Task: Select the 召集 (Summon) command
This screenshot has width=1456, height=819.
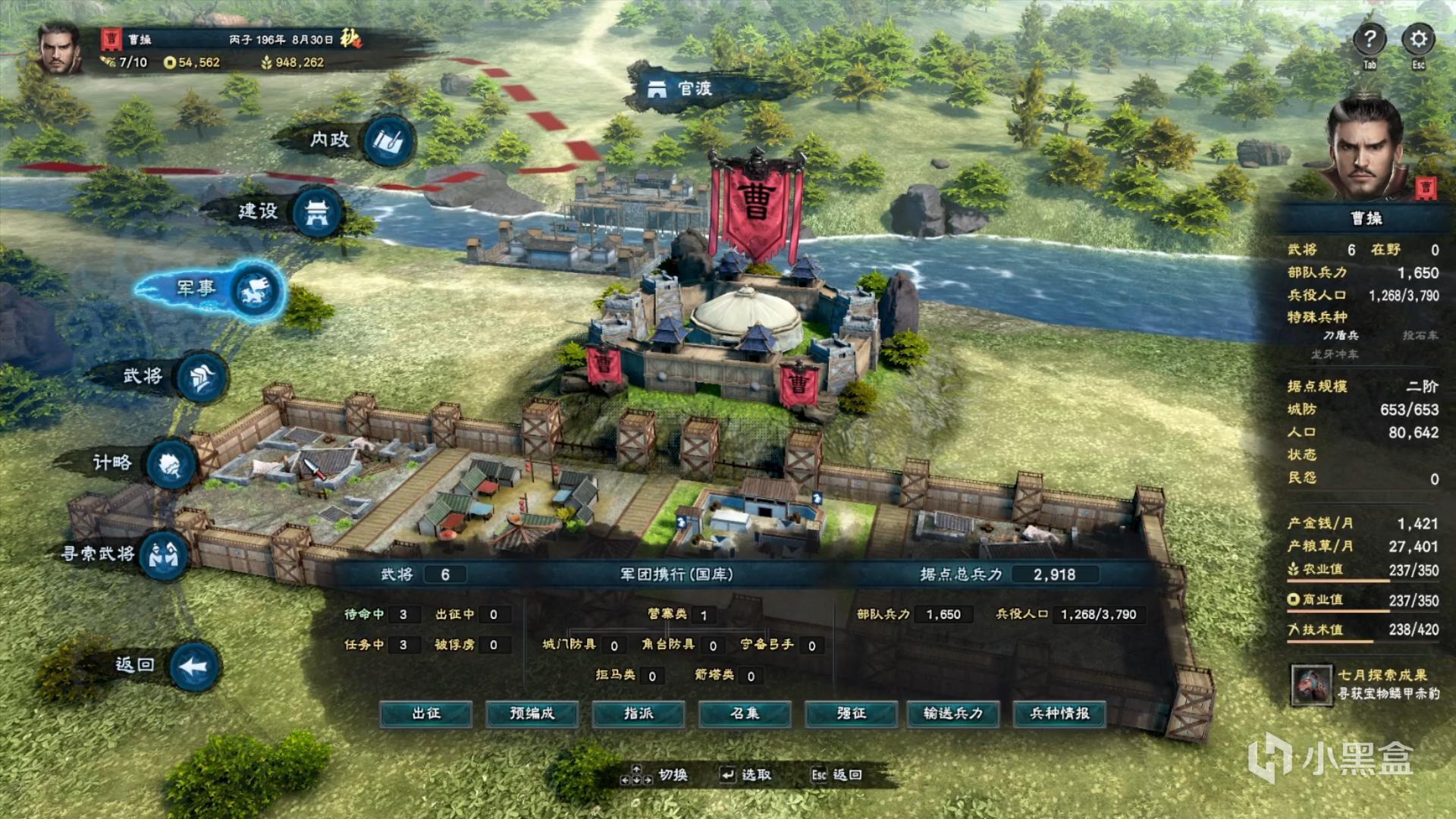Action: (744, 714)
